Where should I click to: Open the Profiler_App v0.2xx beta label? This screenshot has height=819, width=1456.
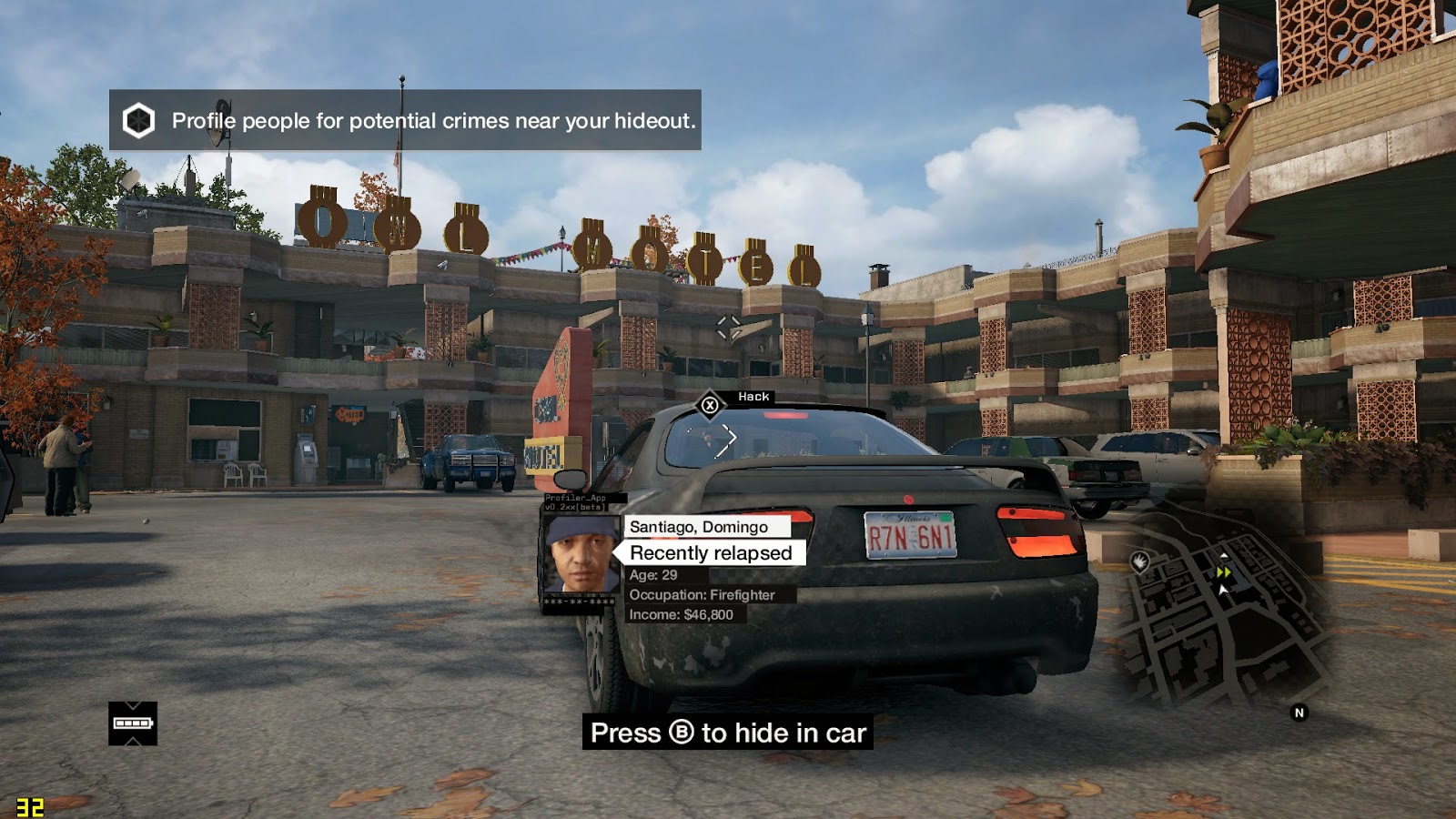tap(577, 503)
